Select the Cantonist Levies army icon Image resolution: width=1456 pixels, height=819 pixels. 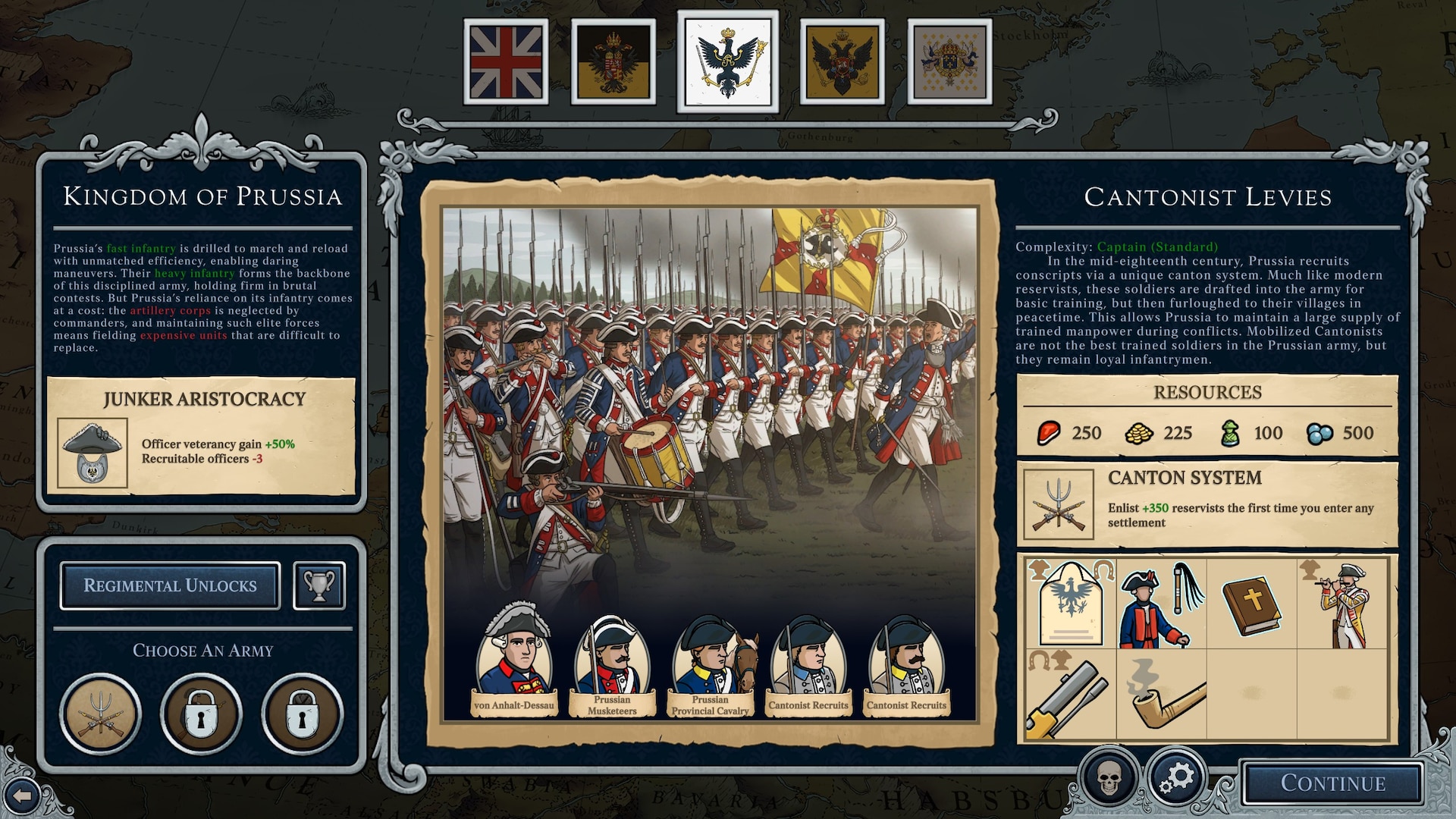tap(101, 714)
